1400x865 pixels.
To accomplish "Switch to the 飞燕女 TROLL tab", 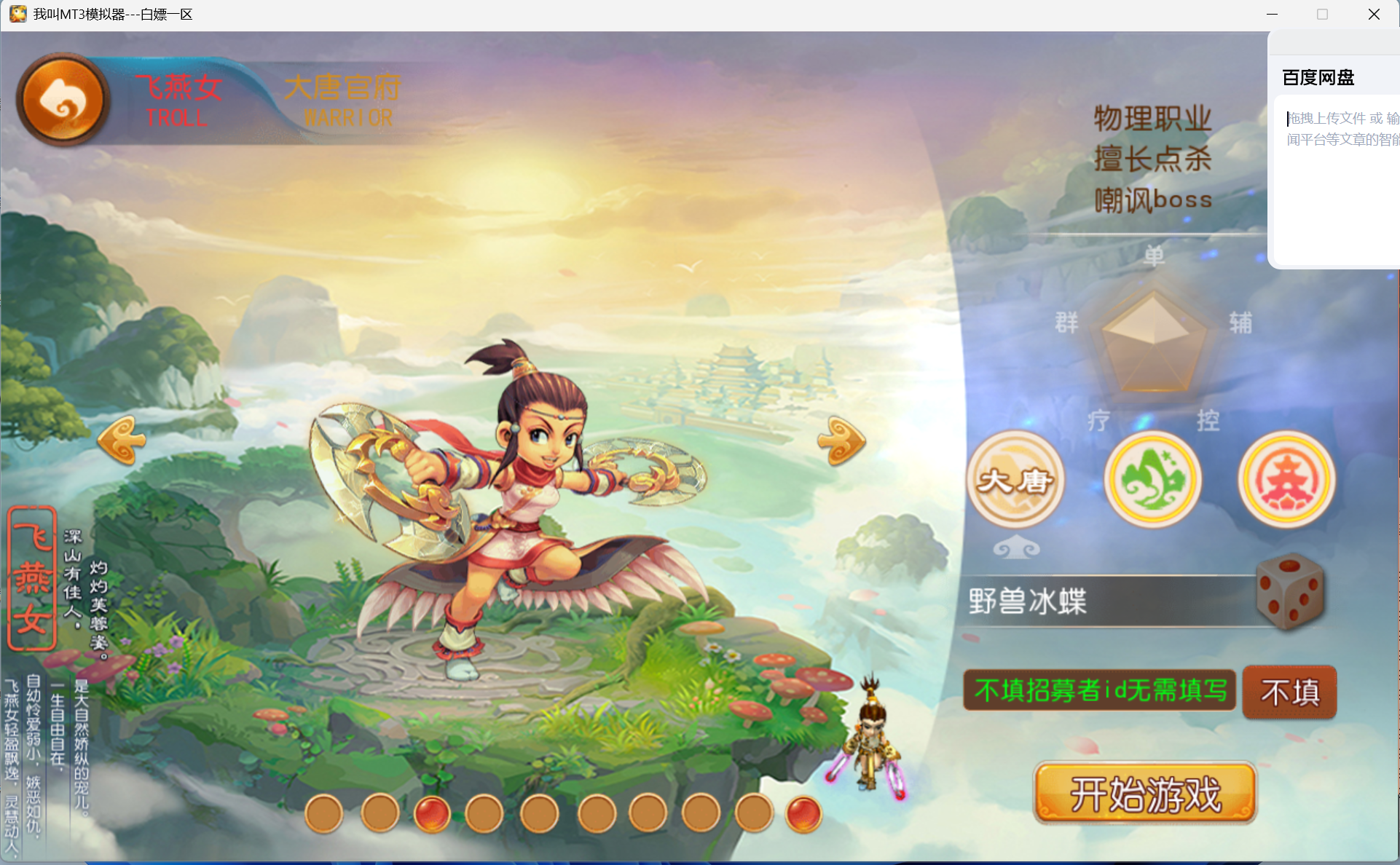I will tap(177, 98).
